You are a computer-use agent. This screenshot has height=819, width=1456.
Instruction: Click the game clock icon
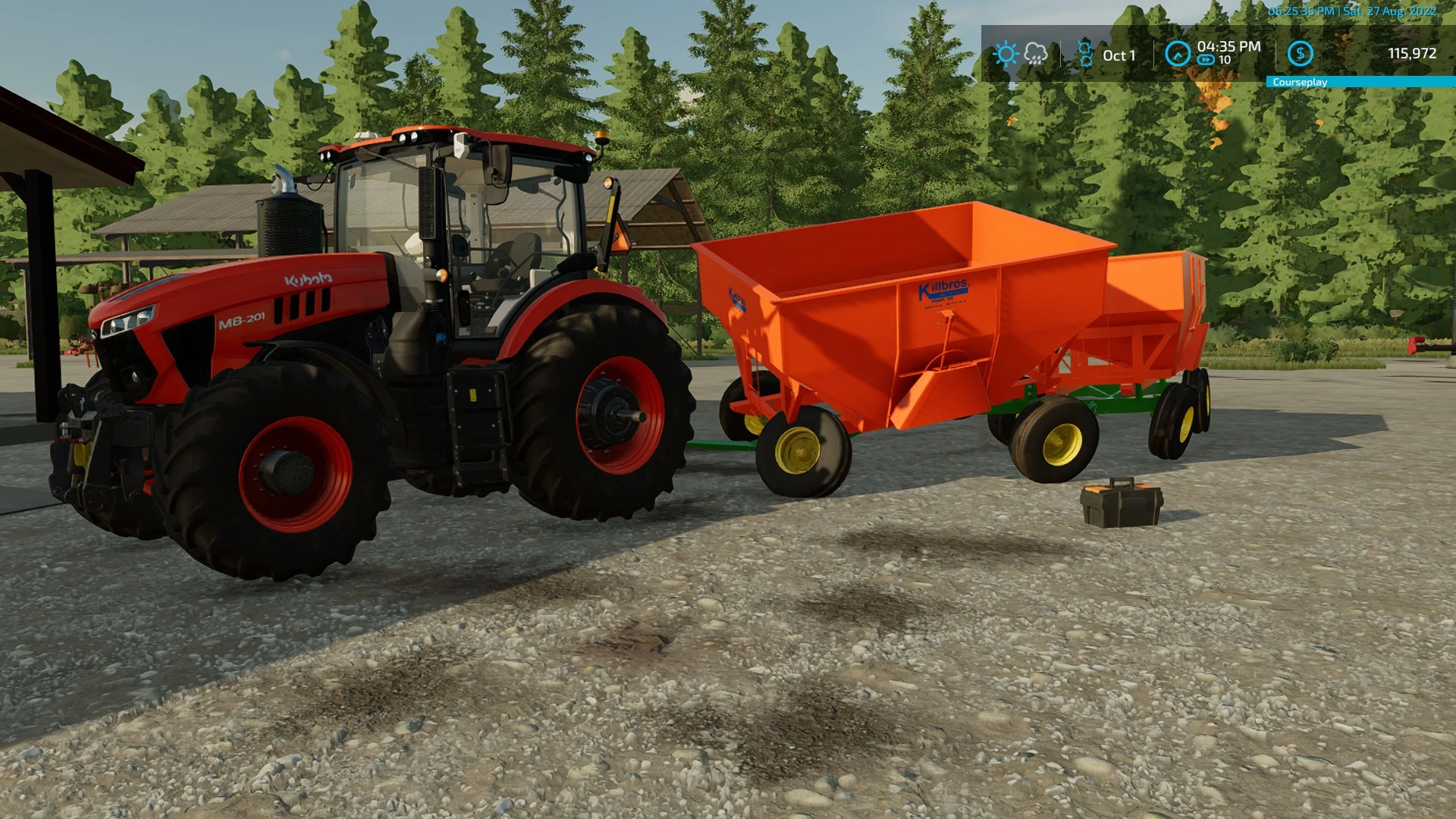(1178, 54)
